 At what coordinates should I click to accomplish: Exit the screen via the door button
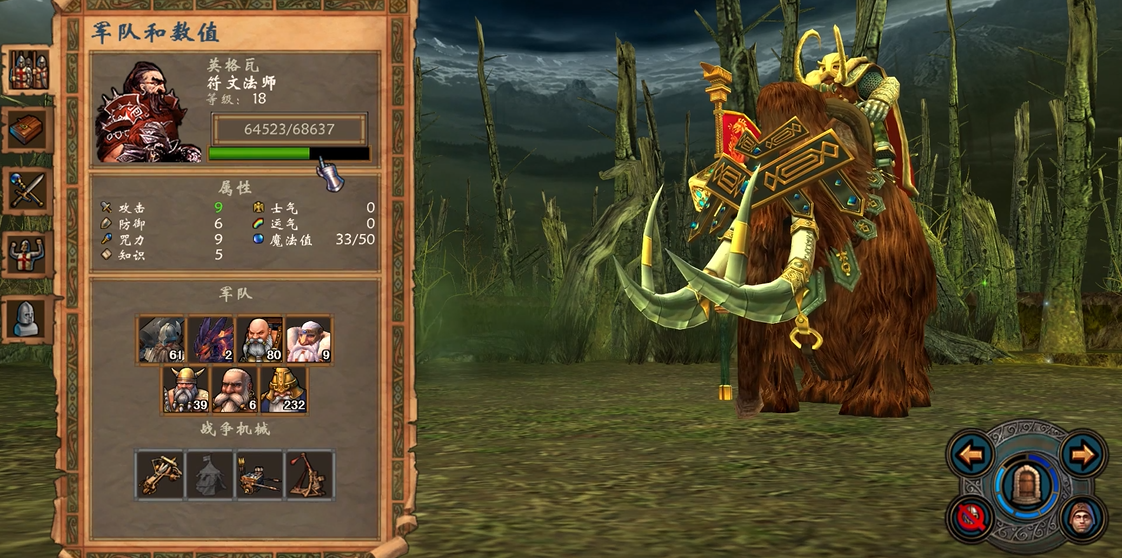click(1026, 486)
